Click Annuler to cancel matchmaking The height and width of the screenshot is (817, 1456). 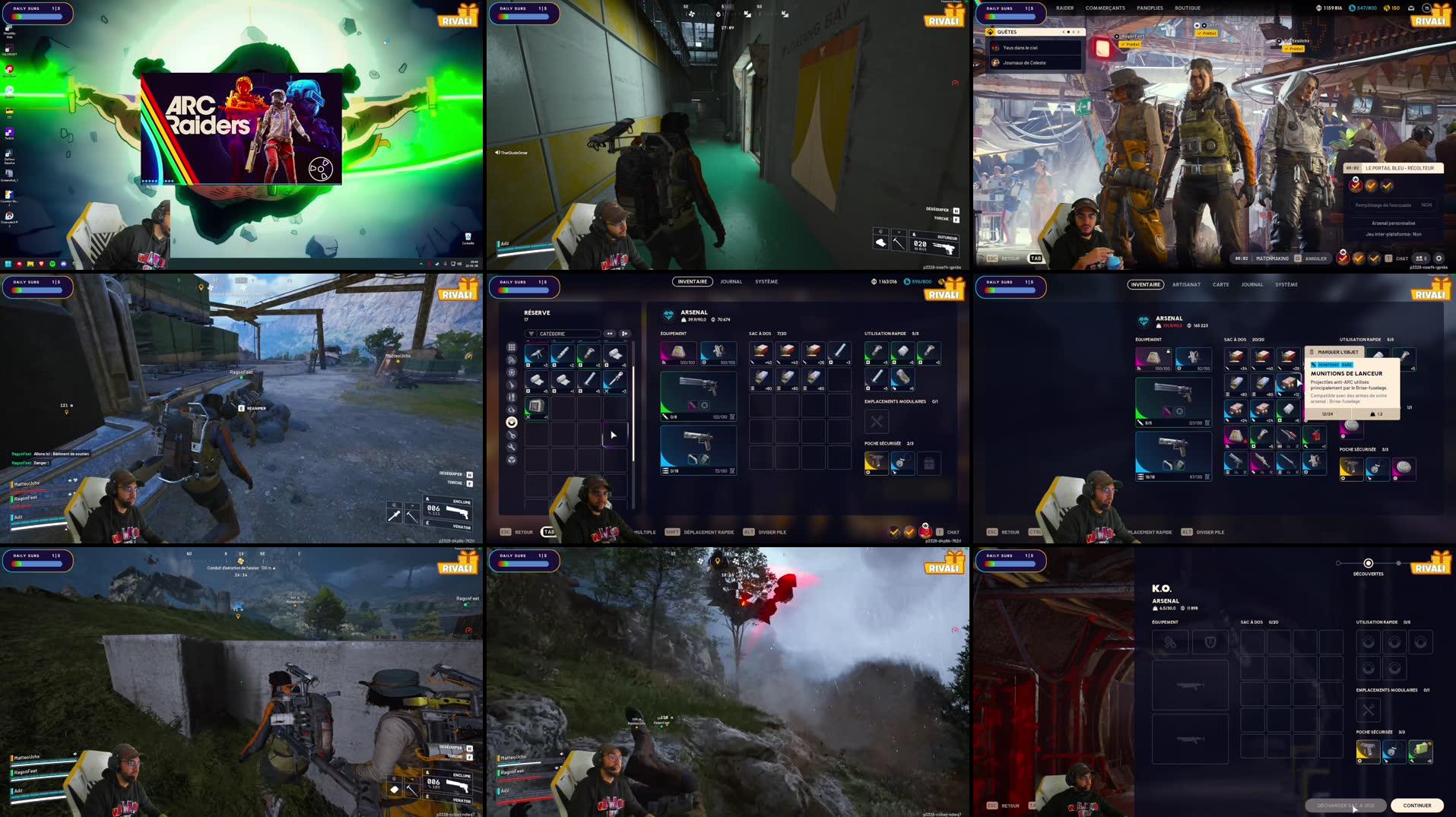1315,258
